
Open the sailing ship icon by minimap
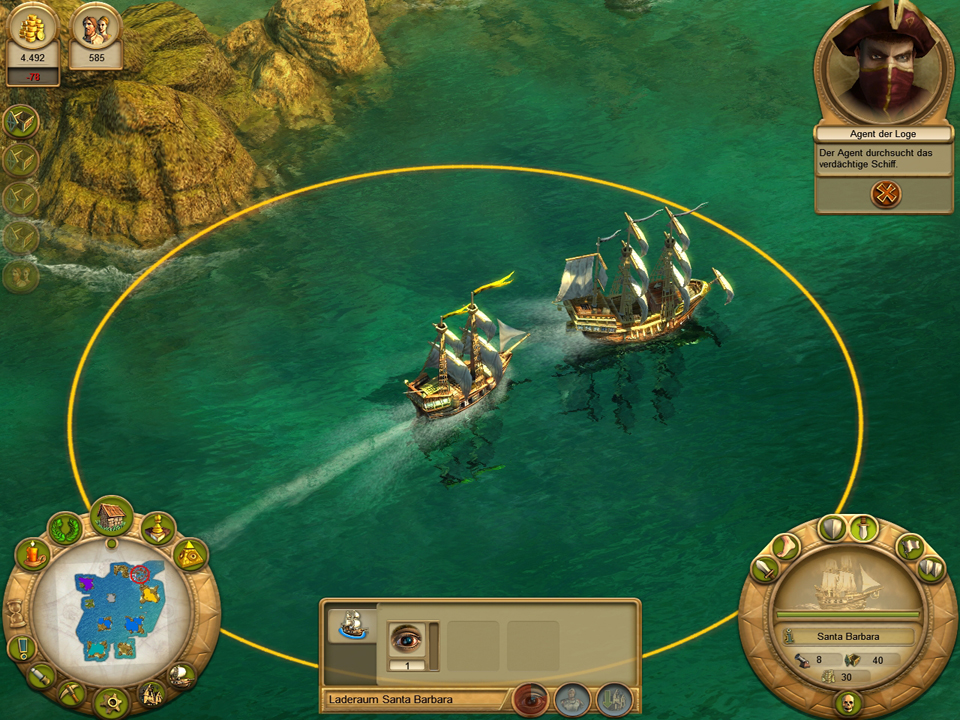point(181,676)
